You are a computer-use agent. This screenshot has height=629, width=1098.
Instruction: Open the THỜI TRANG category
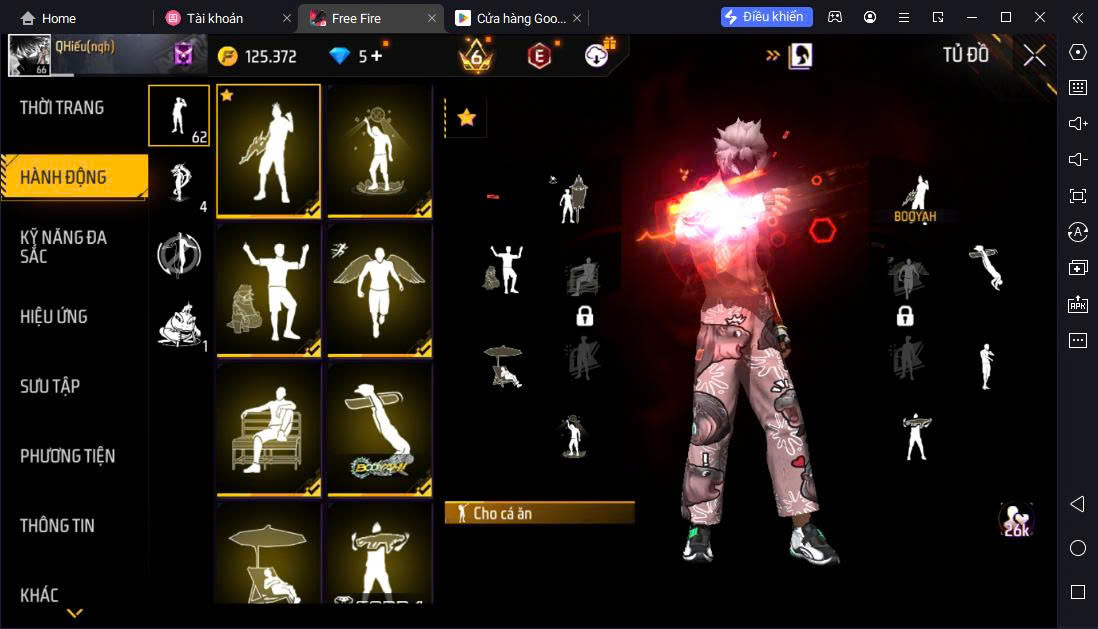coord(62,108)
